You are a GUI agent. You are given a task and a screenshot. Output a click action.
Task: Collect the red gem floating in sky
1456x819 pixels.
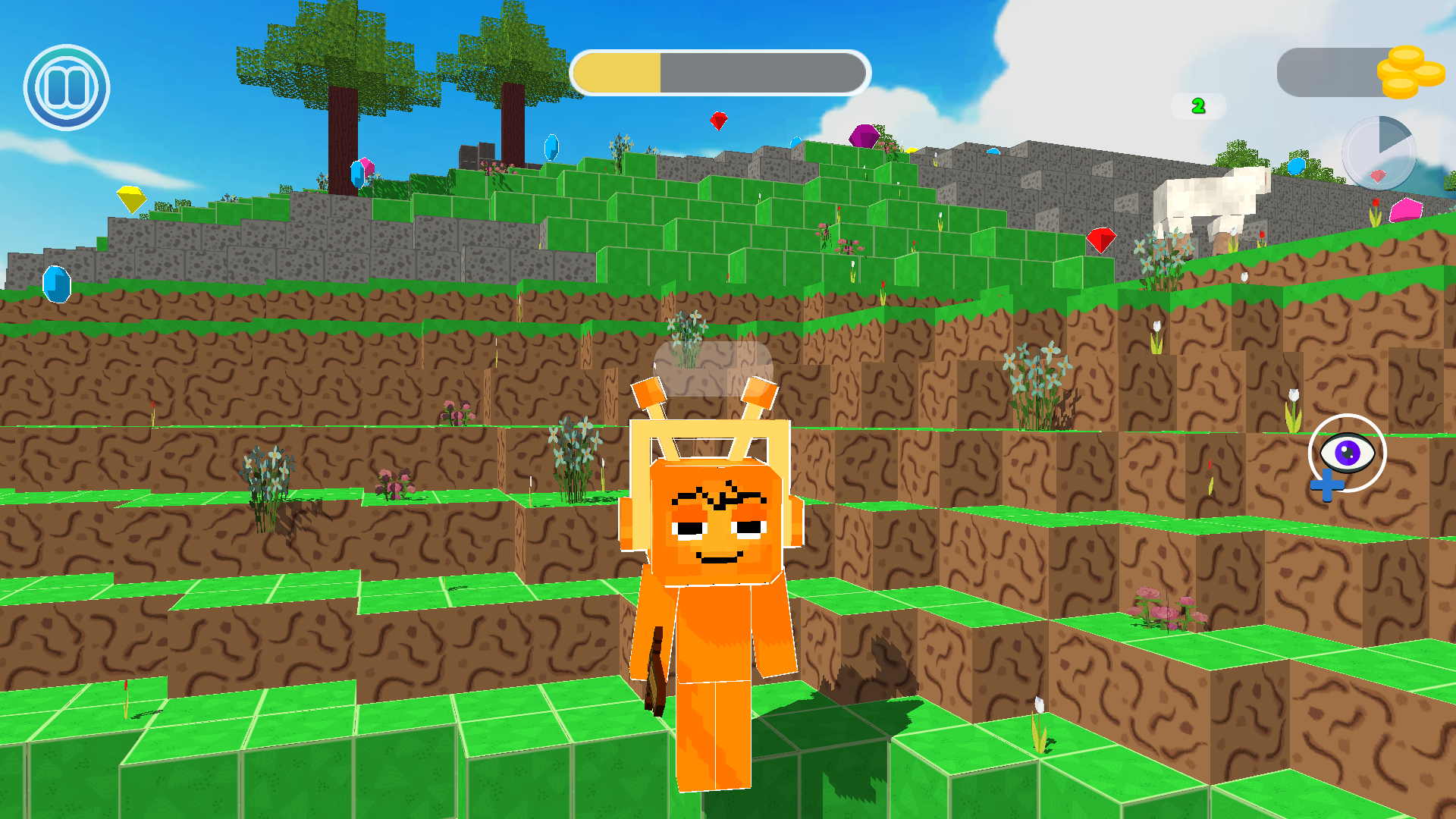coord(719,120)
